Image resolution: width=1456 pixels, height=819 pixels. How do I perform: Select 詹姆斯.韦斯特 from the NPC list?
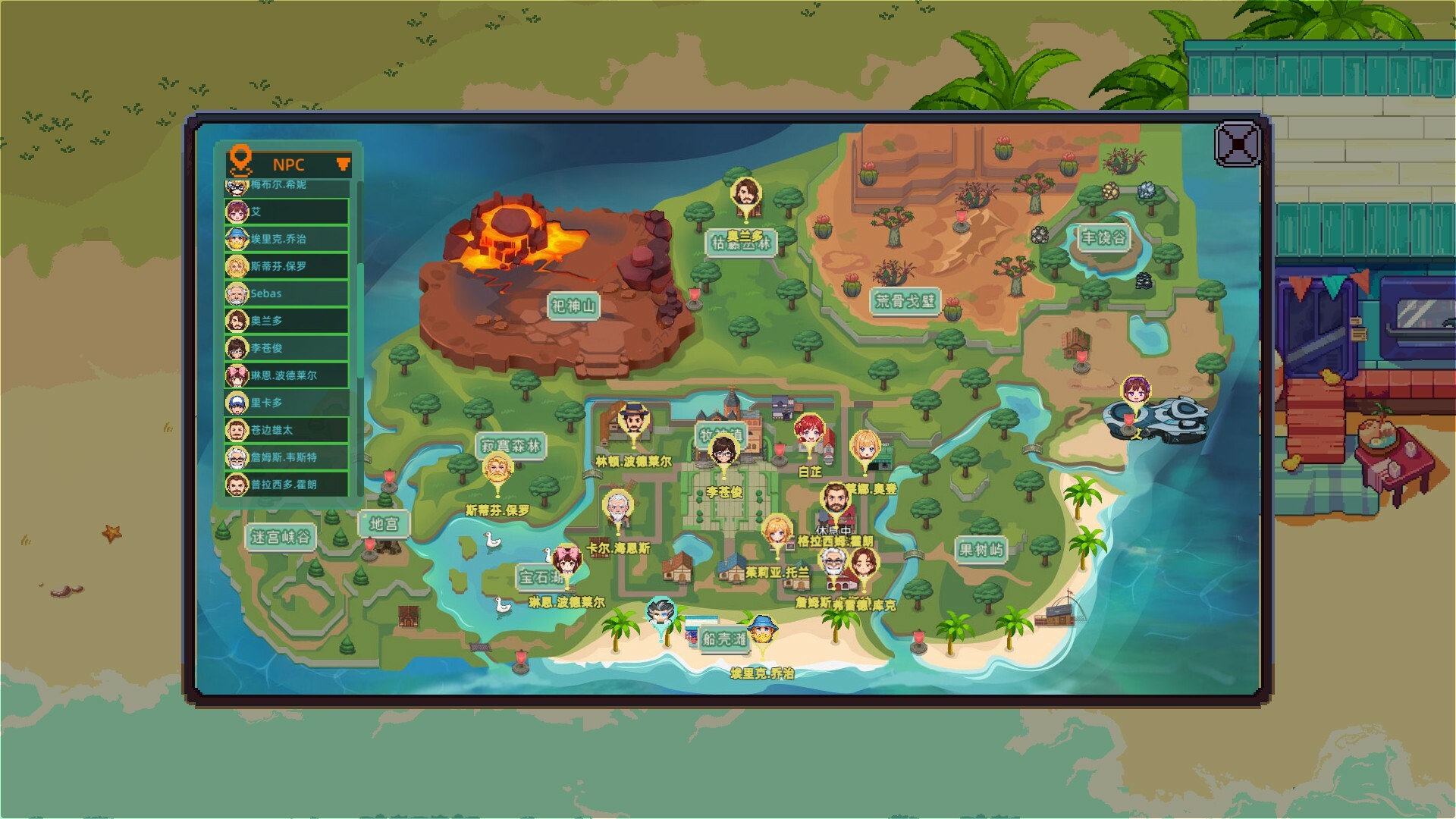coord(284,458)
